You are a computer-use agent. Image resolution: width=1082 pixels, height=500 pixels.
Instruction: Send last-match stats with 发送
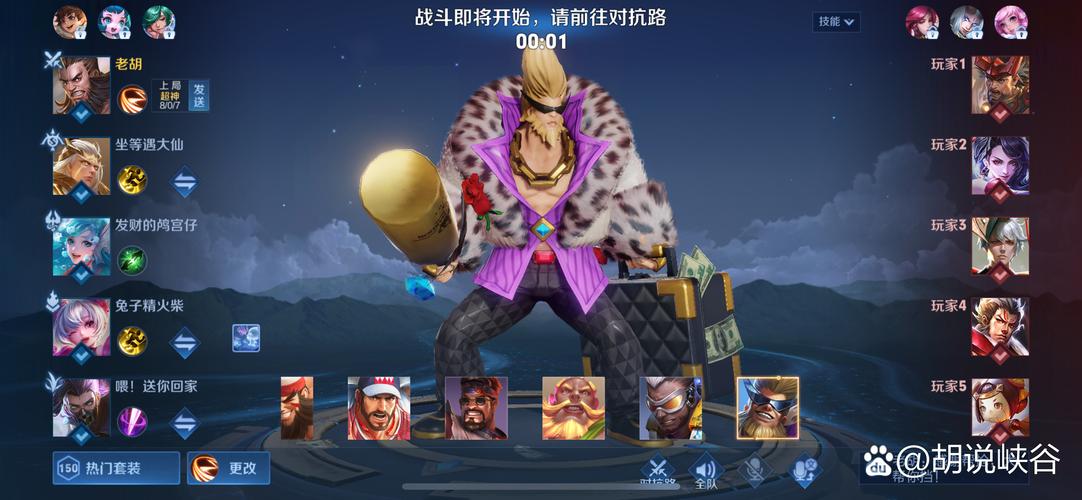(x=199, y=95)
